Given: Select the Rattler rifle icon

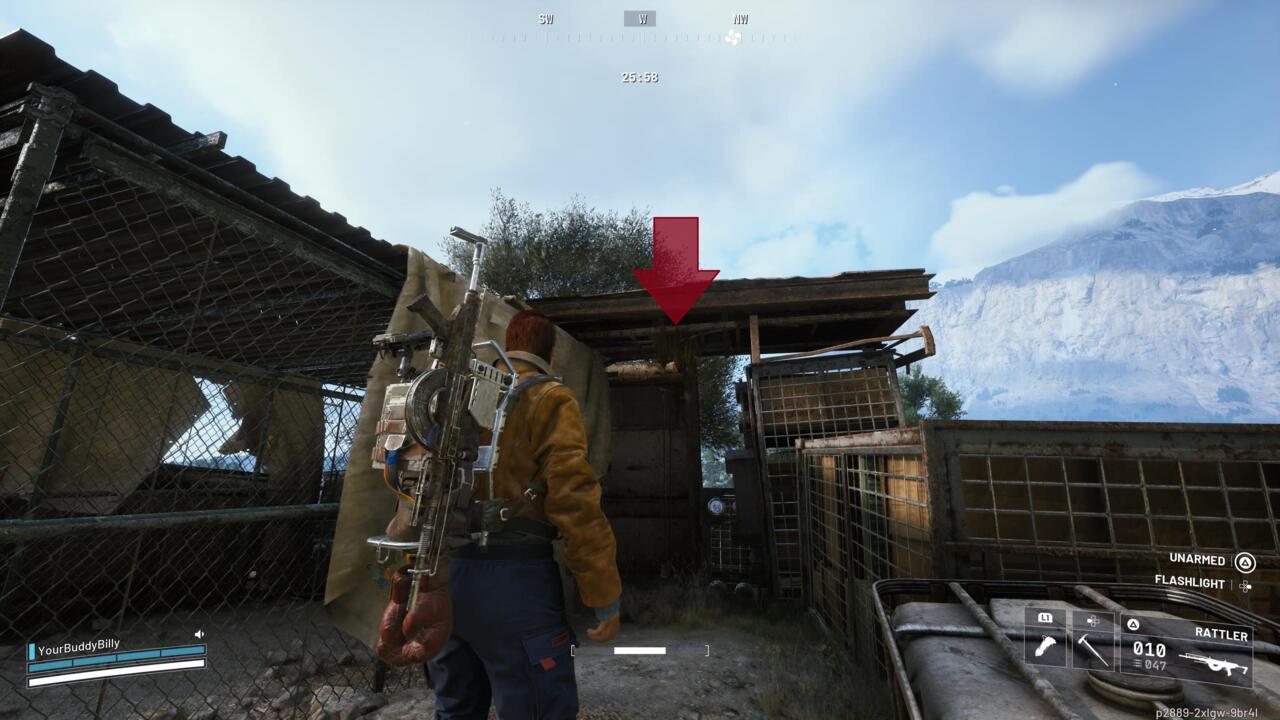Looking at the screenshot, I should [x=1215, y=662].
